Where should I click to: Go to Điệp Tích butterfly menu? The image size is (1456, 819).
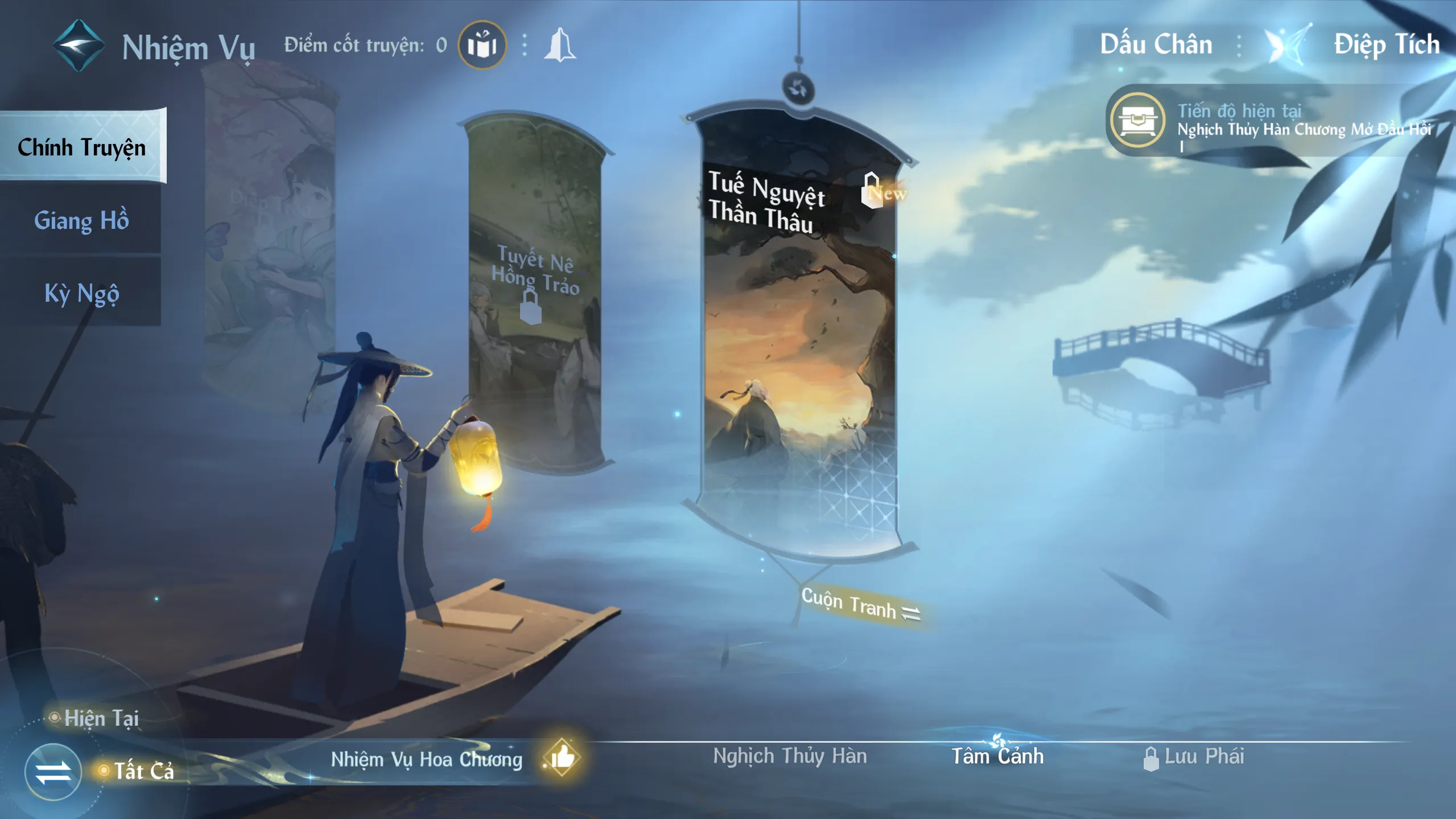coord(1386,44)
